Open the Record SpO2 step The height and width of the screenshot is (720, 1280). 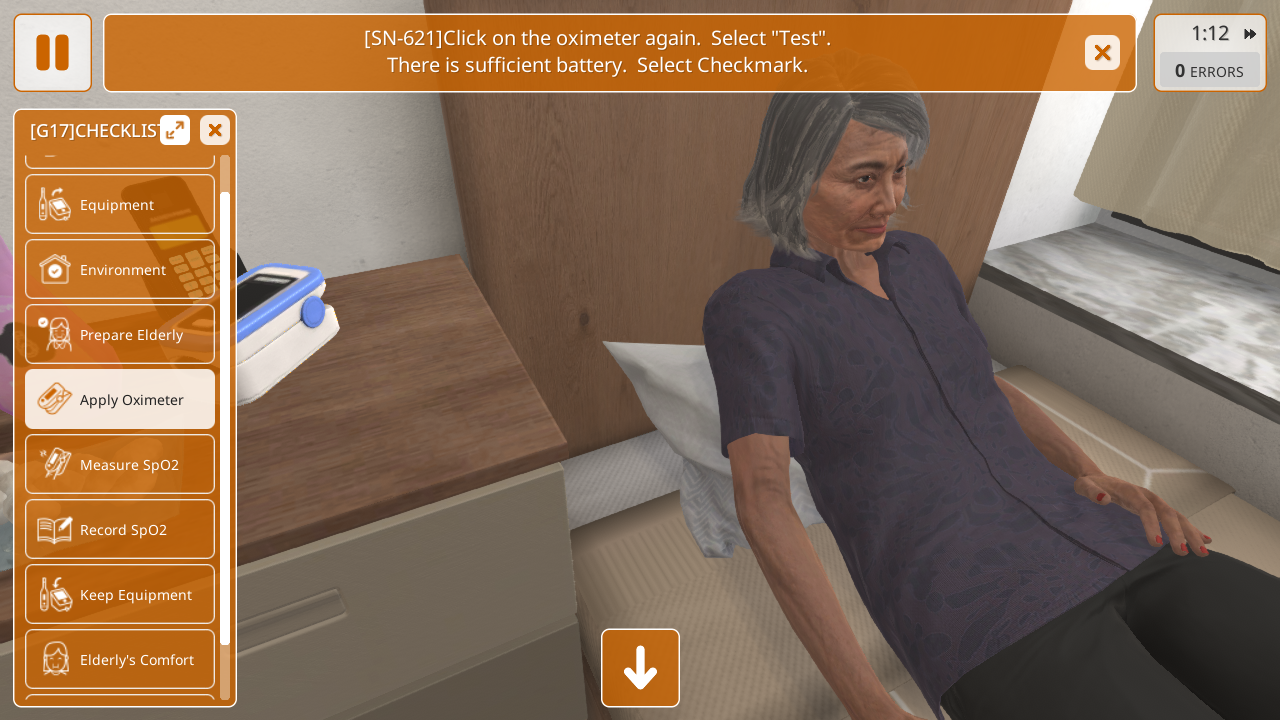[x=120, y=529]
